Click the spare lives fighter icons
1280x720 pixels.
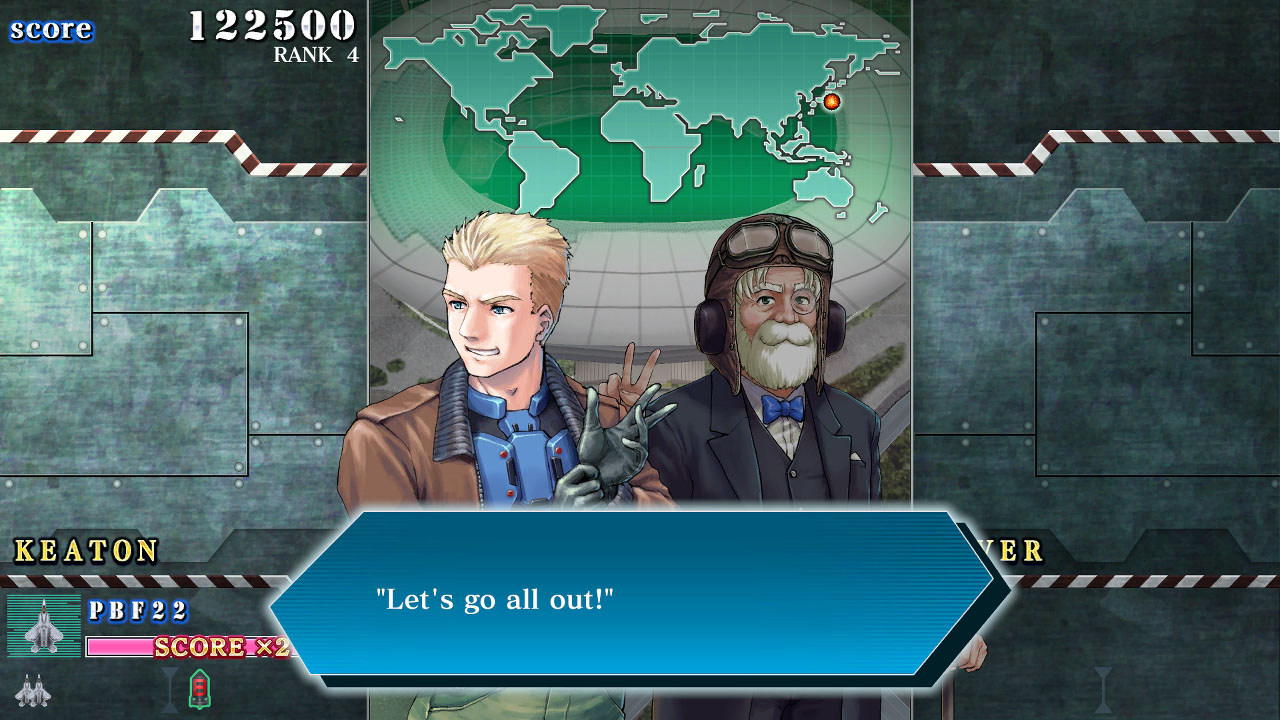33,690
